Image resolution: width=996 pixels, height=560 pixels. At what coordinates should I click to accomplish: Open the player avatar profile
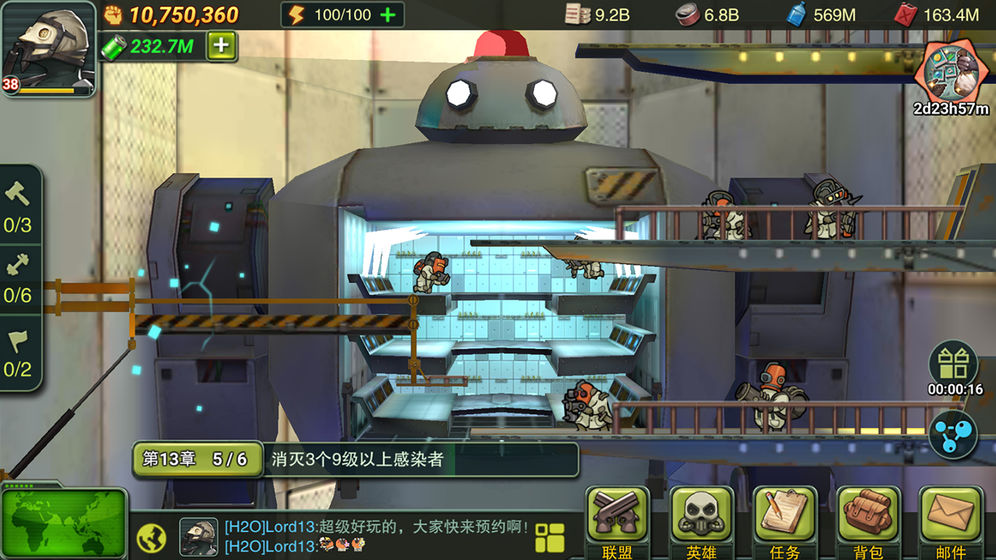click(48, 50)
